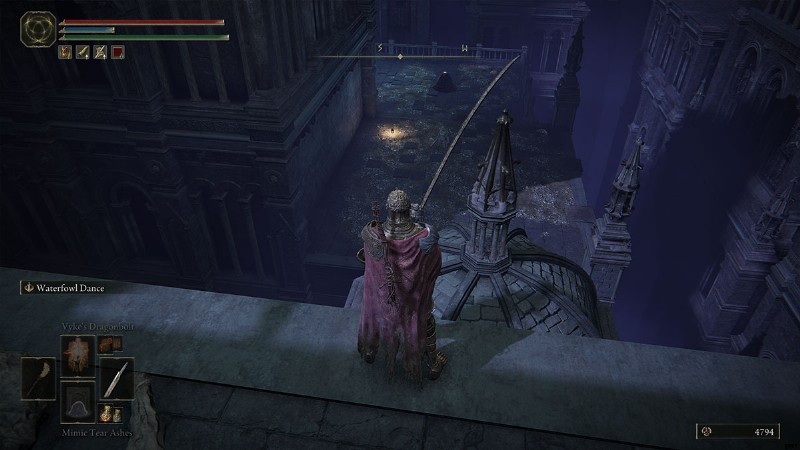Click the flask pouch icons
The image size is (800, 450).
110,413
